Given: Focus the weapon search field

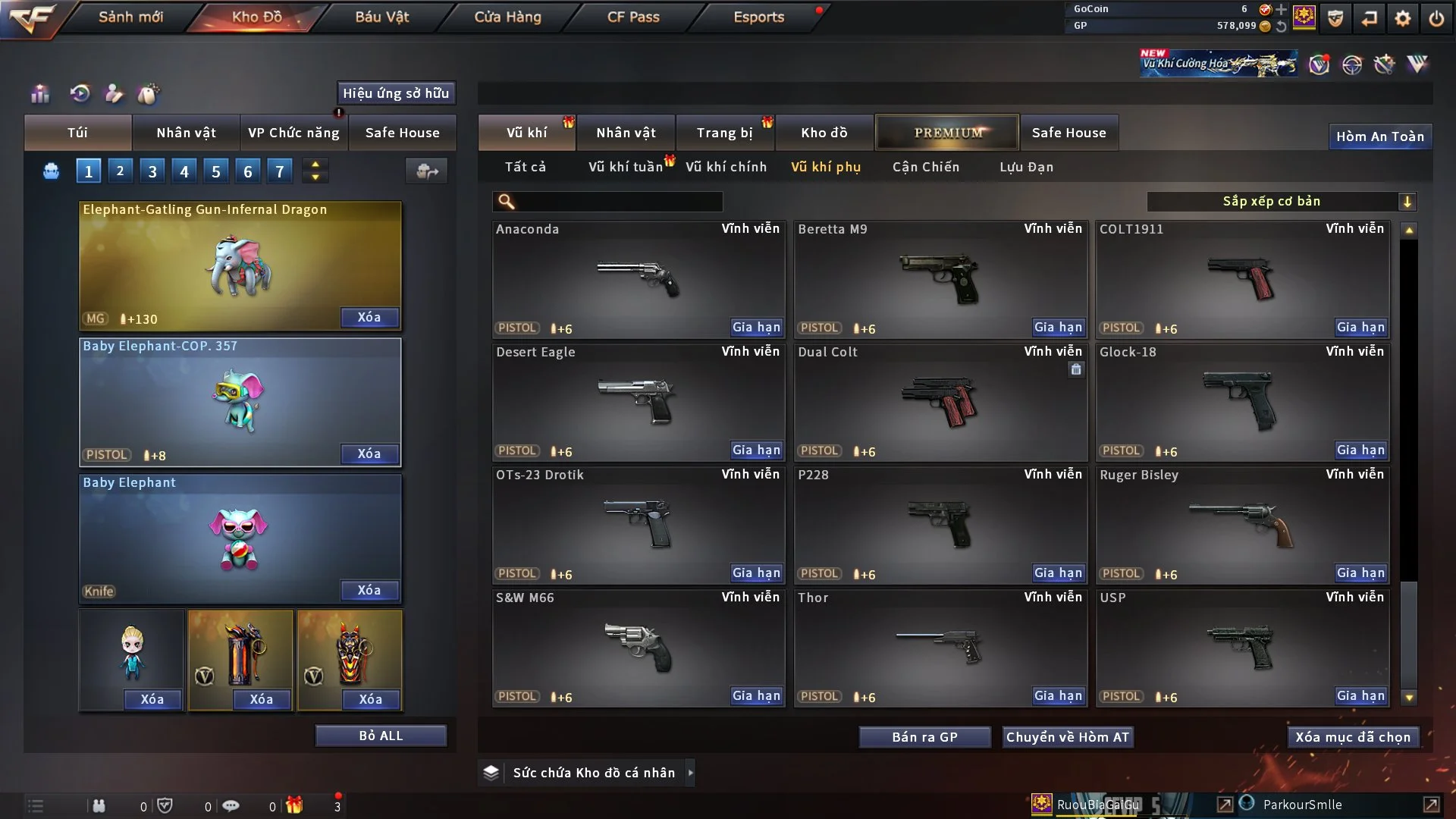Looking at the screenshot, I should pos(618,202).
